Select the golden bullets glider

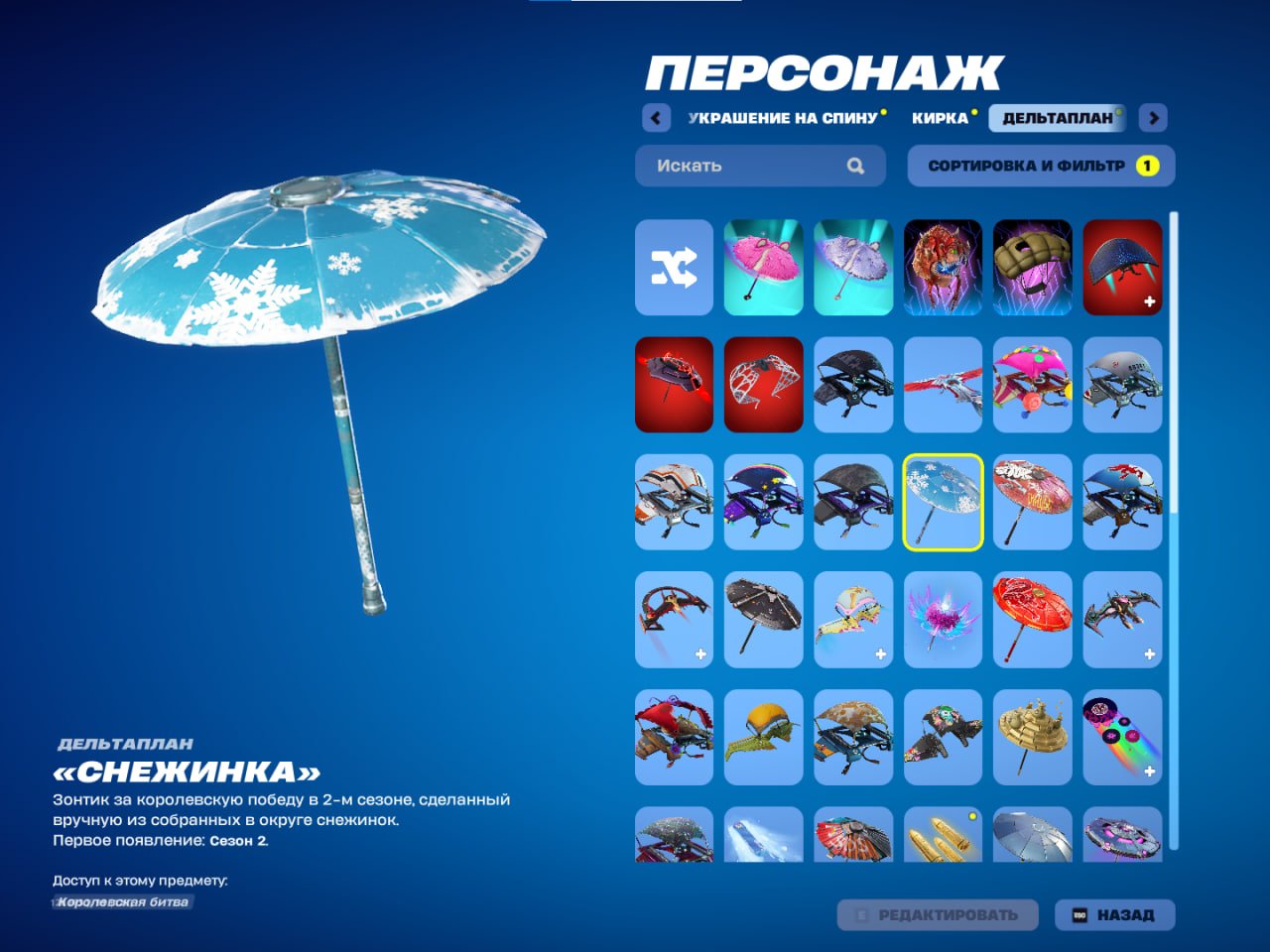coord(943,844)
